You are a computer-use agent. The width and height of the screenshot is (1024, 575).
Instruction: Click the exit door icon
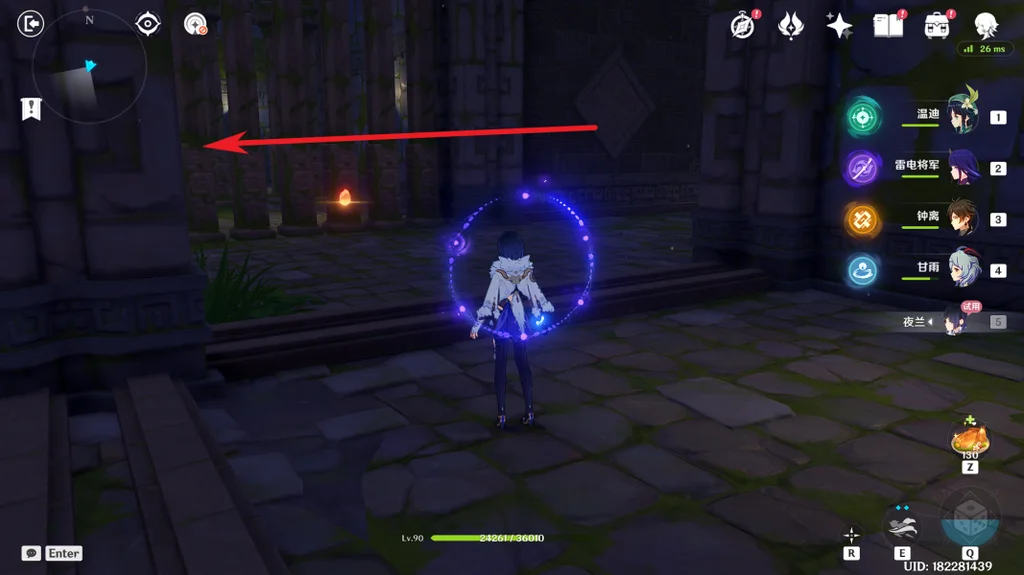pyautogui.click(x=31, y=23)
